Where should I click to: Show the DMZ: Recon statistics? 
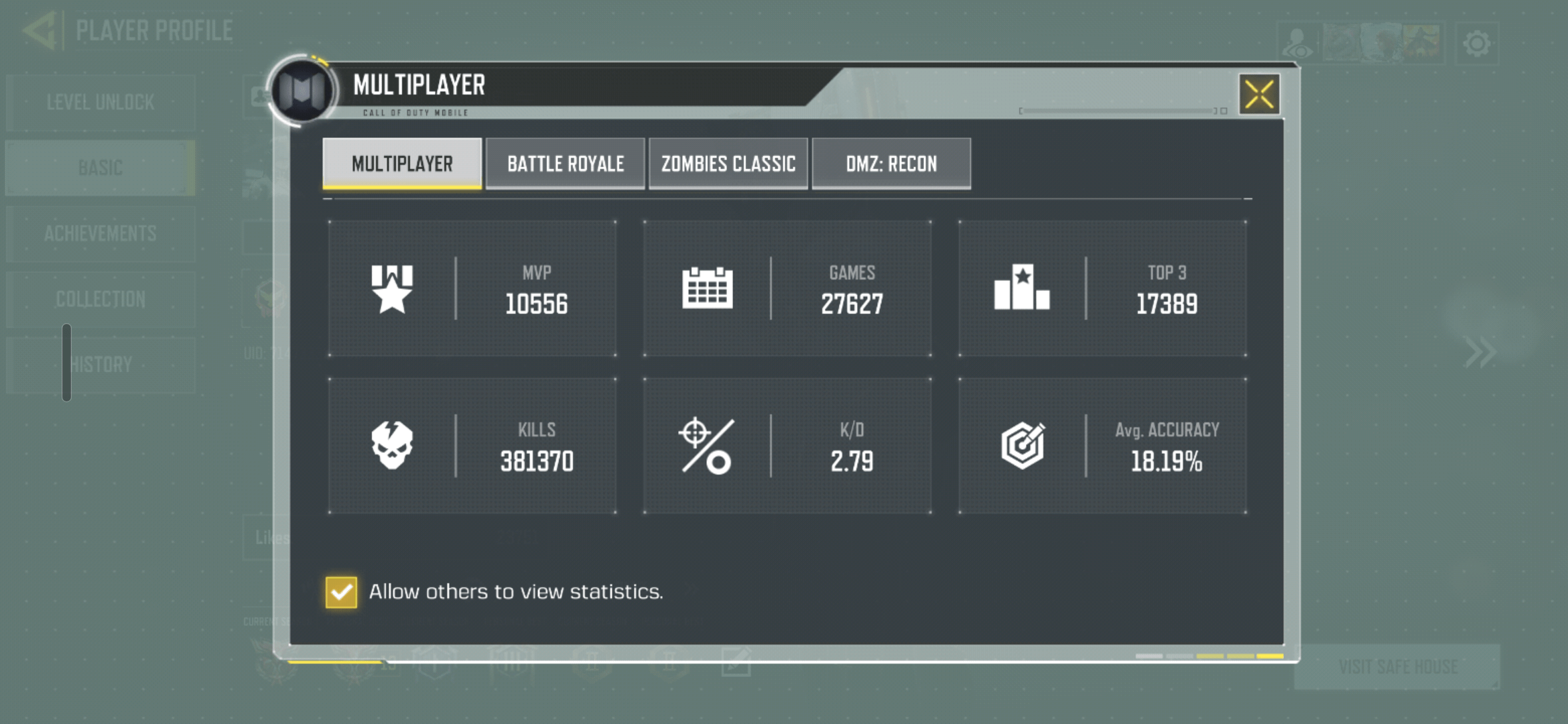point(891,164)
